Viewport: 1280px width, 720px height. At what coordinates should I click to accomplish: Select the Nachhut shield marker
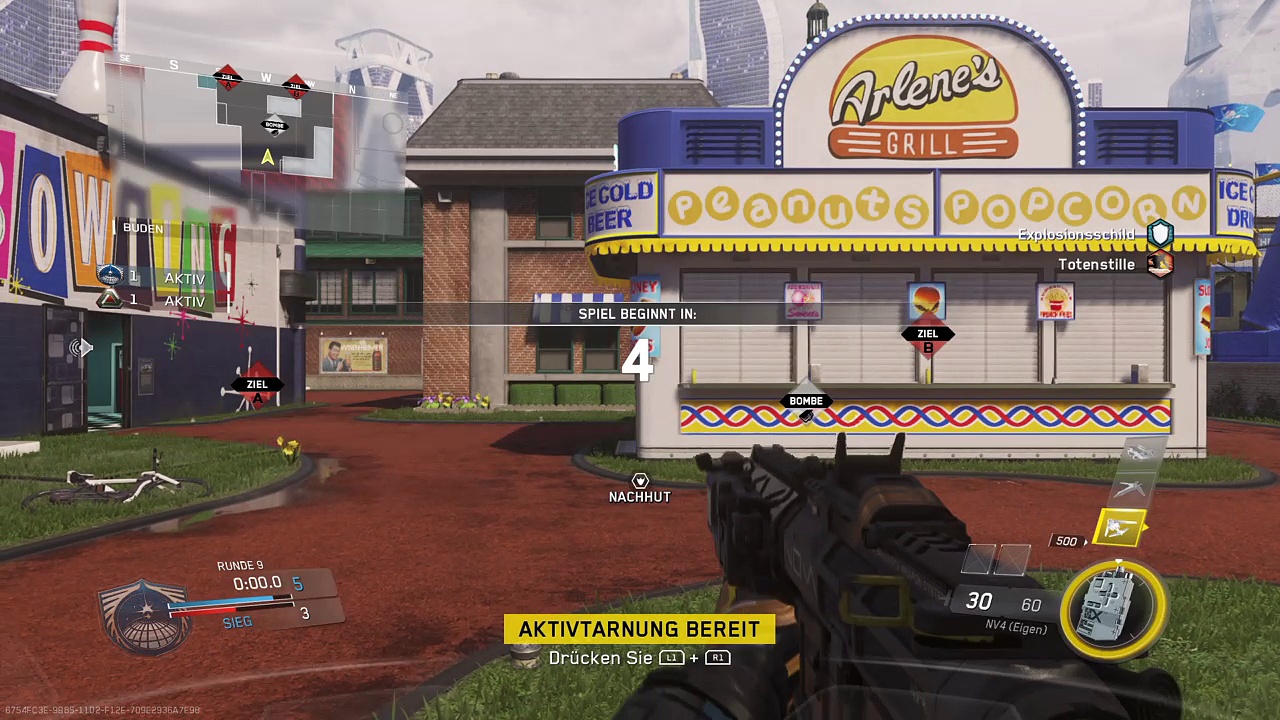640,482
